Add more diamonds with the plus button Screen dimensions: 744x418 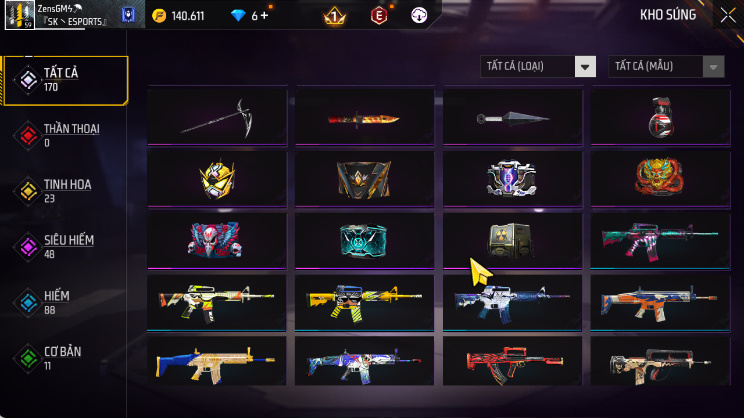pyautogui.click(x=266, y=15)
